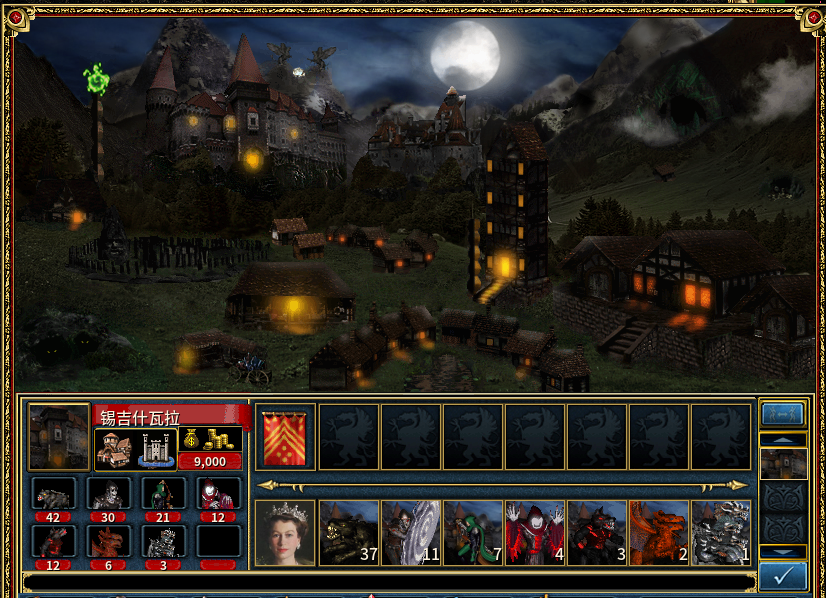The image size is (826, 598).
Task: Recruit from the dwelling showing 21 available
Action: point(163,494)
